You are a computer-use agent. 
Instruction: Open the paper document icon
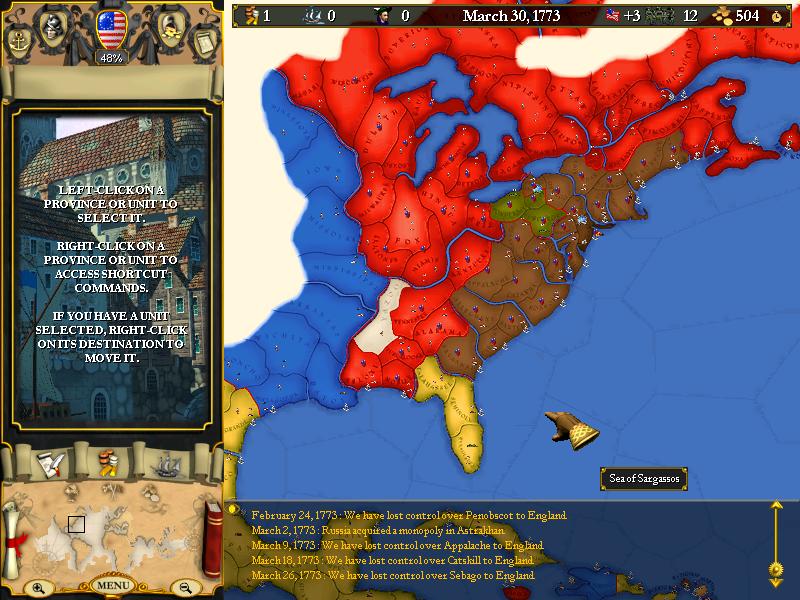[203, 42]
